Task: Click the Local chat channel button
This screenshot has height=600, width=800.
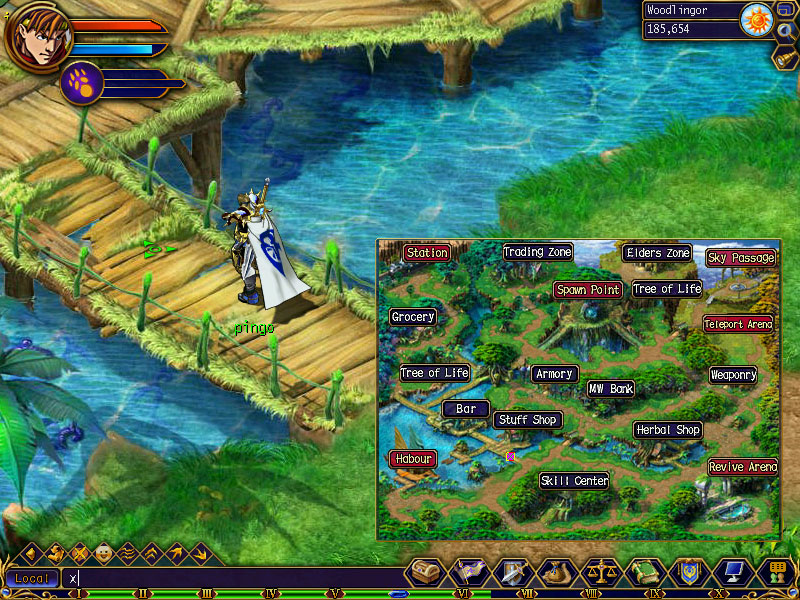Action: point(31,579)
